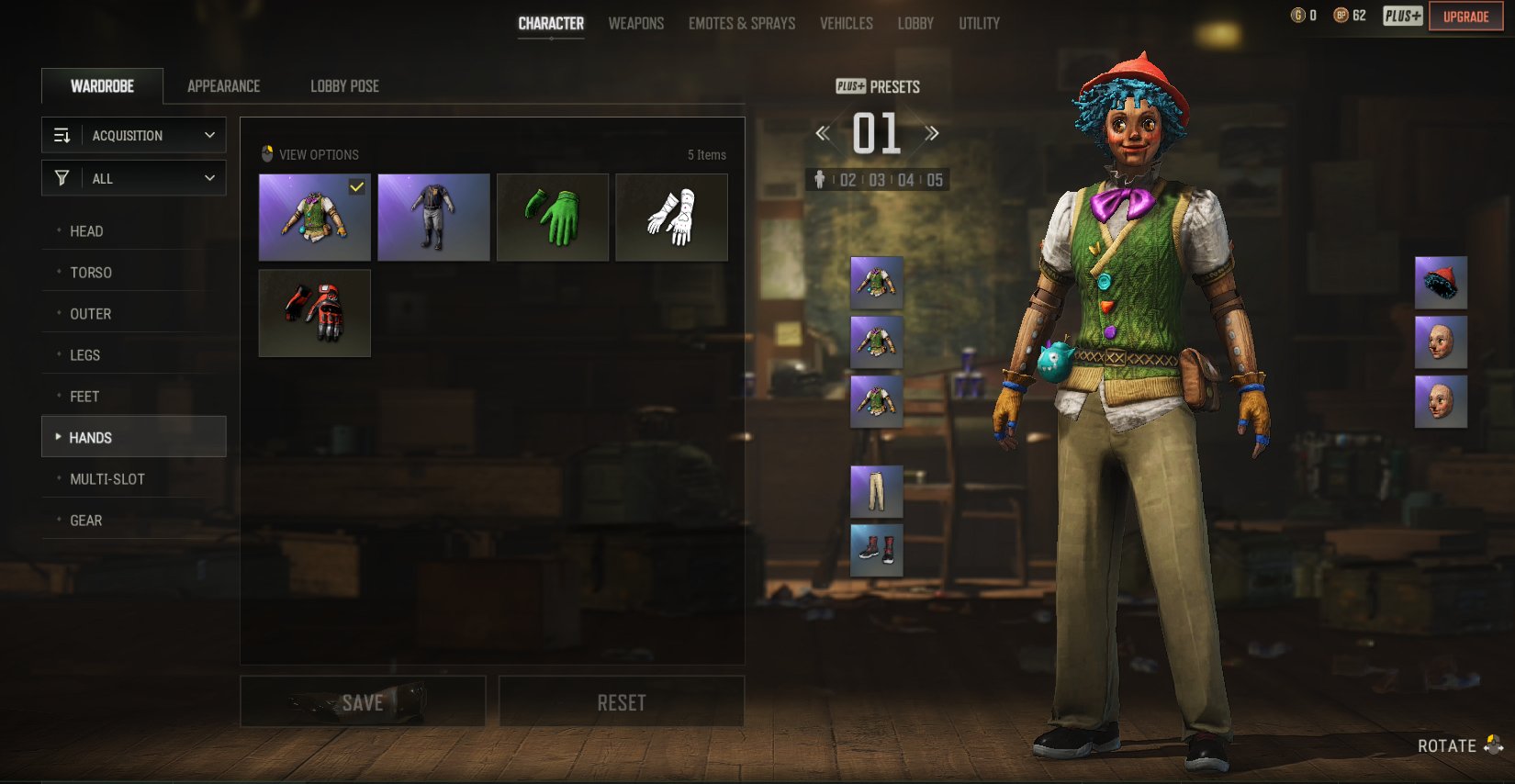Switch to Emotes & Sprays tab
This screenshot has height=784, width=1515.
point(742,24)
